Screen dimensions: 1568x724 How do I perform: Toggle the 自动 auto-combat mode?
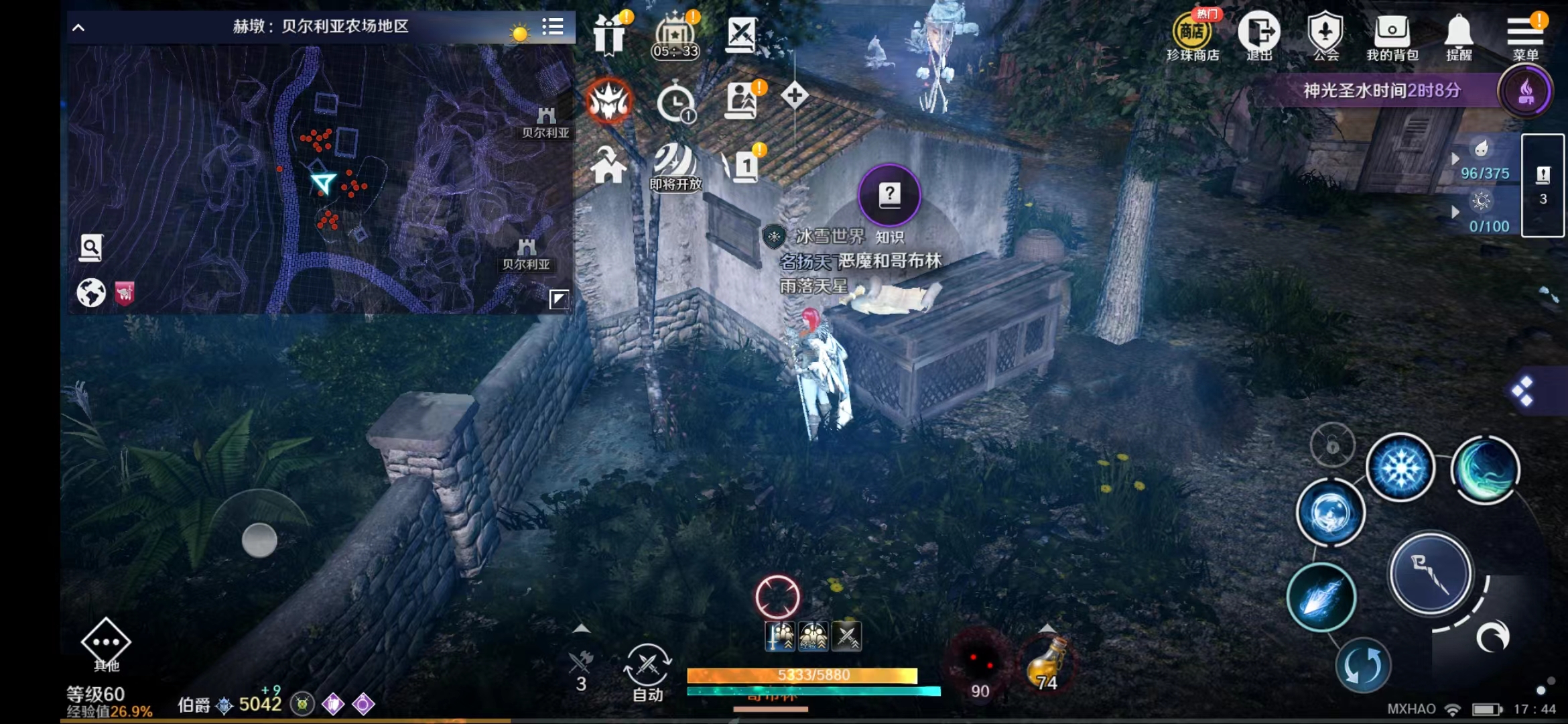point(645,670)
